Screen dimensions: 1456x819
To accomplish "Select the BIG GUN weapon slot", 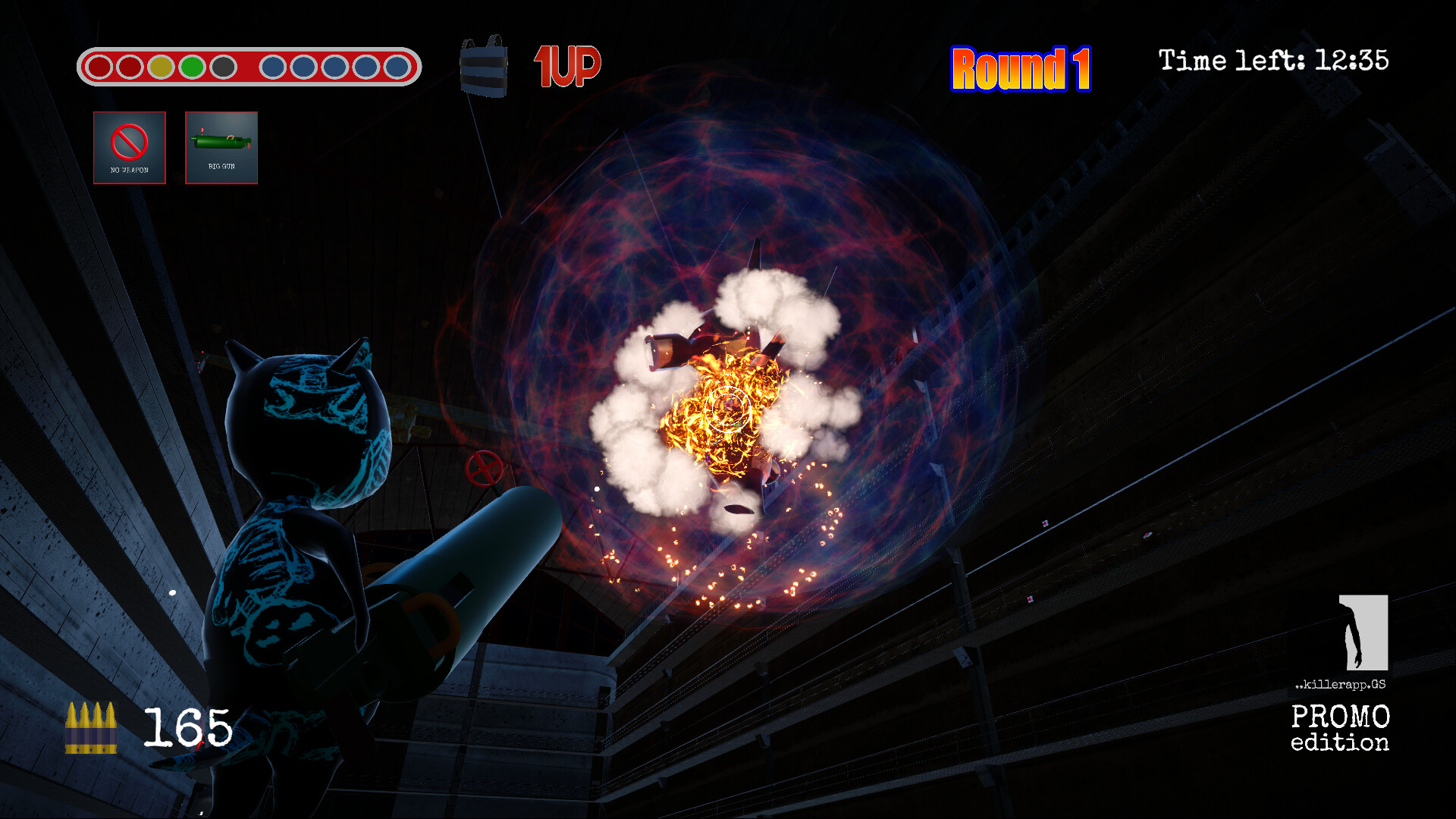I will click(221, 148).
